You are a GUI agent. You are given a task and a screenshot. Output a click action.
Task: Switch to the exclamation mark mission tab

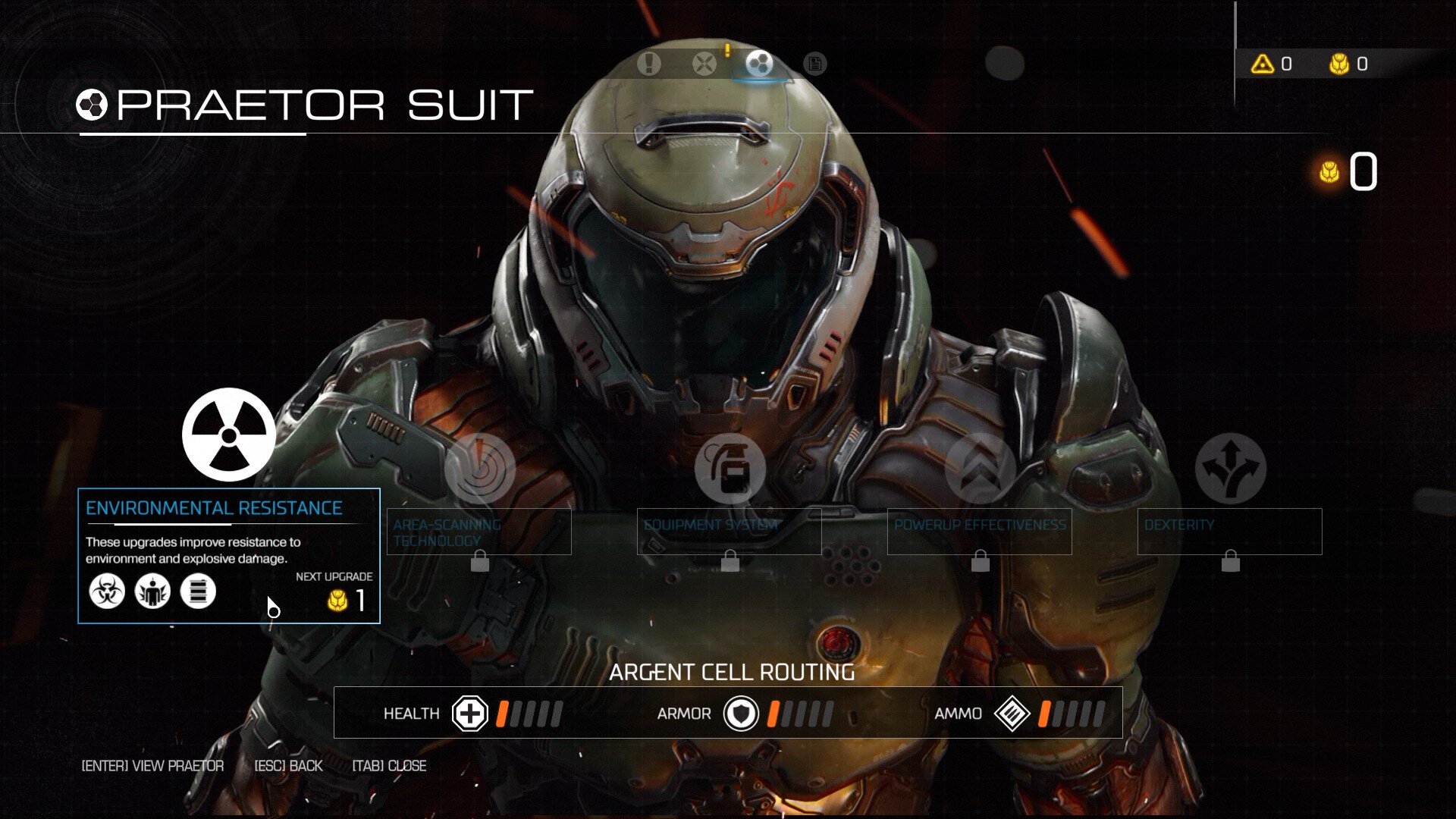pyautogui.click(x=648, y=64)
